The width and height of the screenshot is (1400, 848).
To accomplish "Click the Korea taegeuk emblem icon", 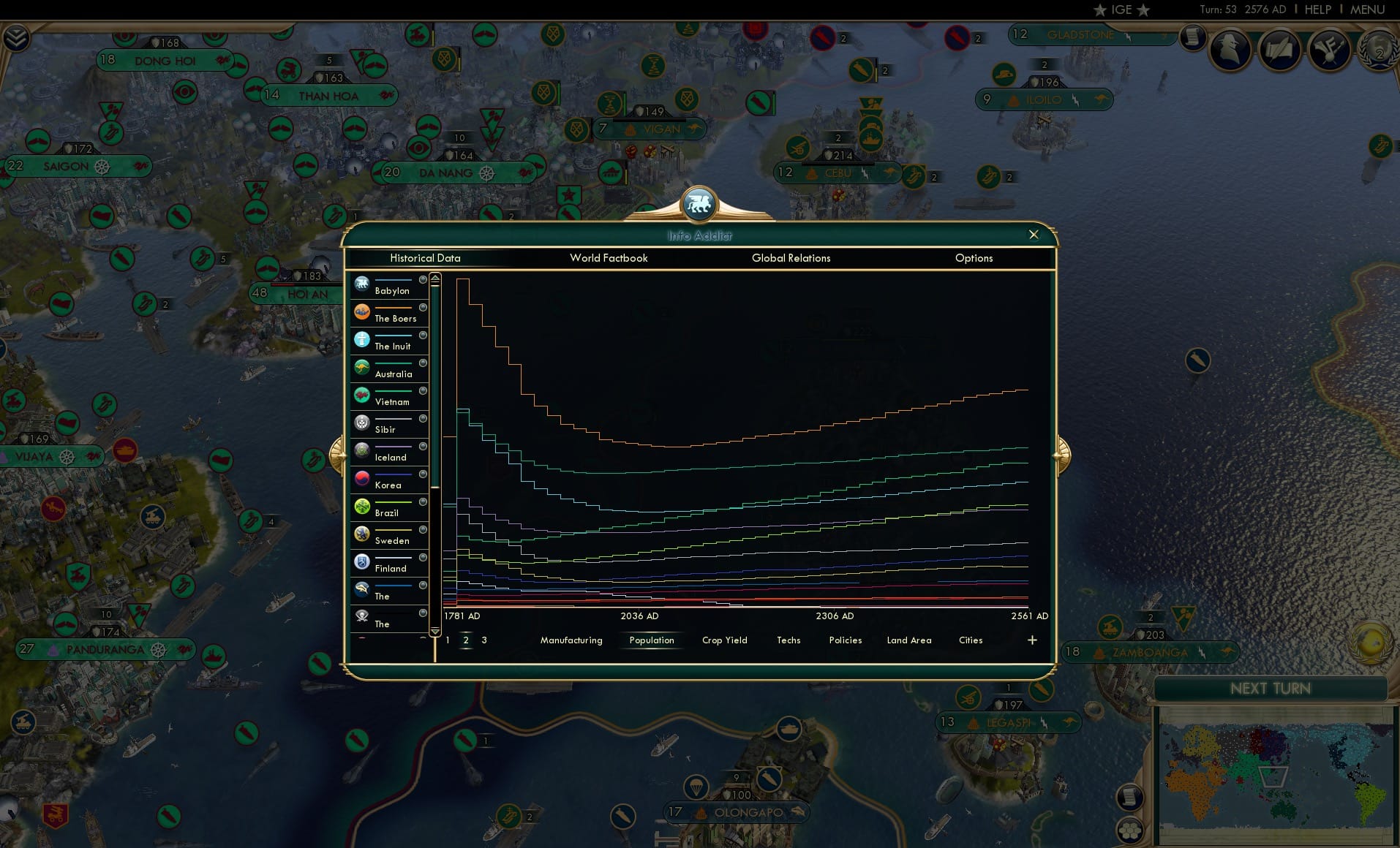I will [x=363, y=477].
